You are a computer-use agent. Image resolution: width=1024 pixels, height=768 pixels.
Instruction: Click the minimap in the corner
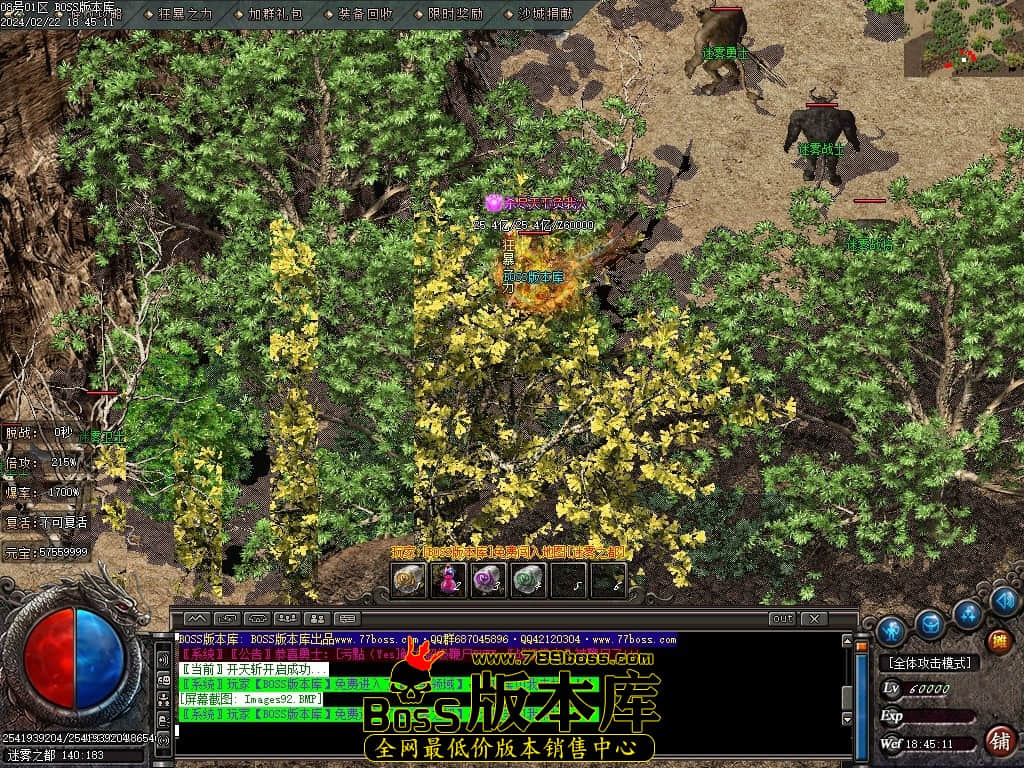point(963,38)
